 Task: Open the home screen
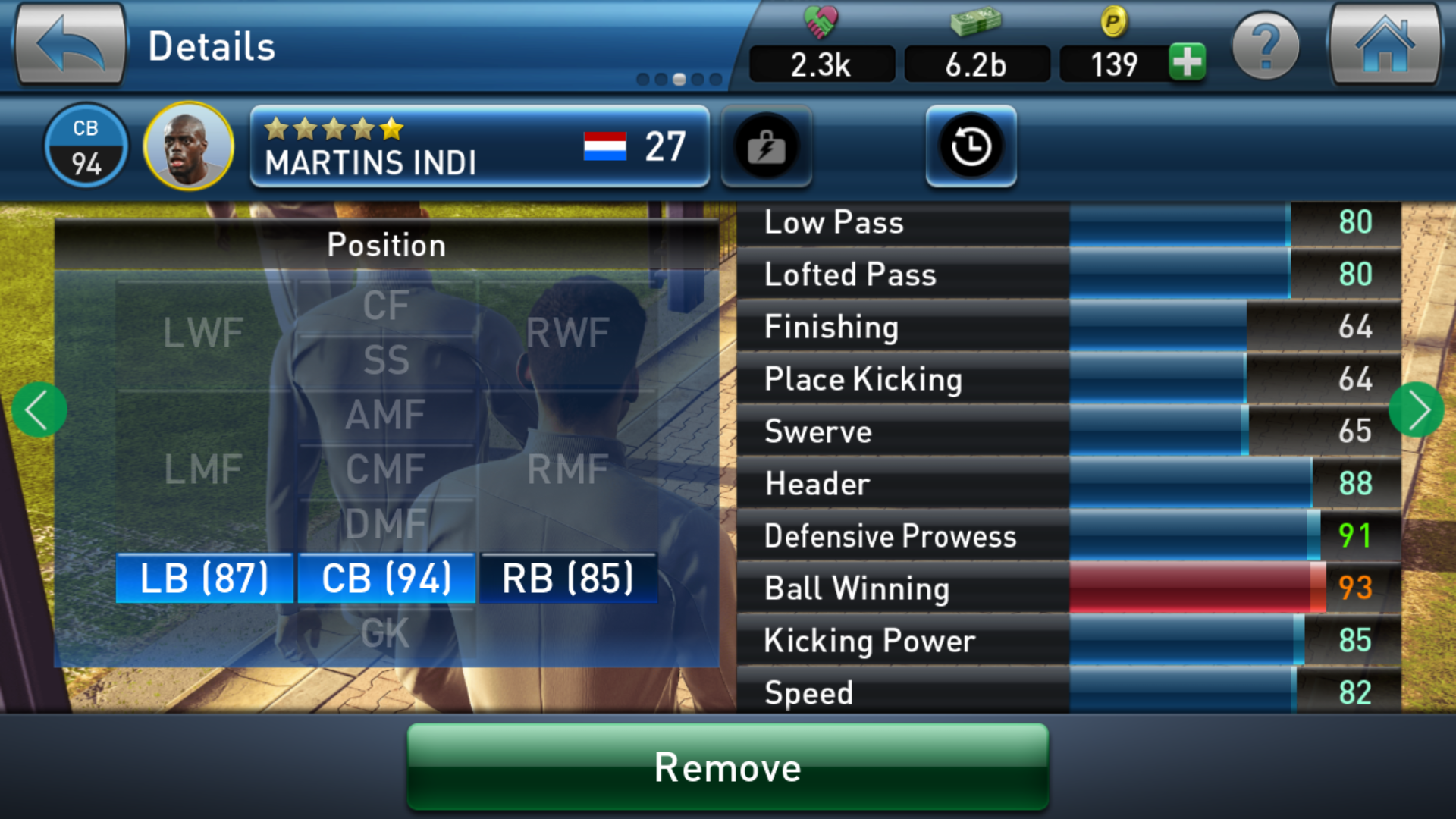click(1385, 45)
